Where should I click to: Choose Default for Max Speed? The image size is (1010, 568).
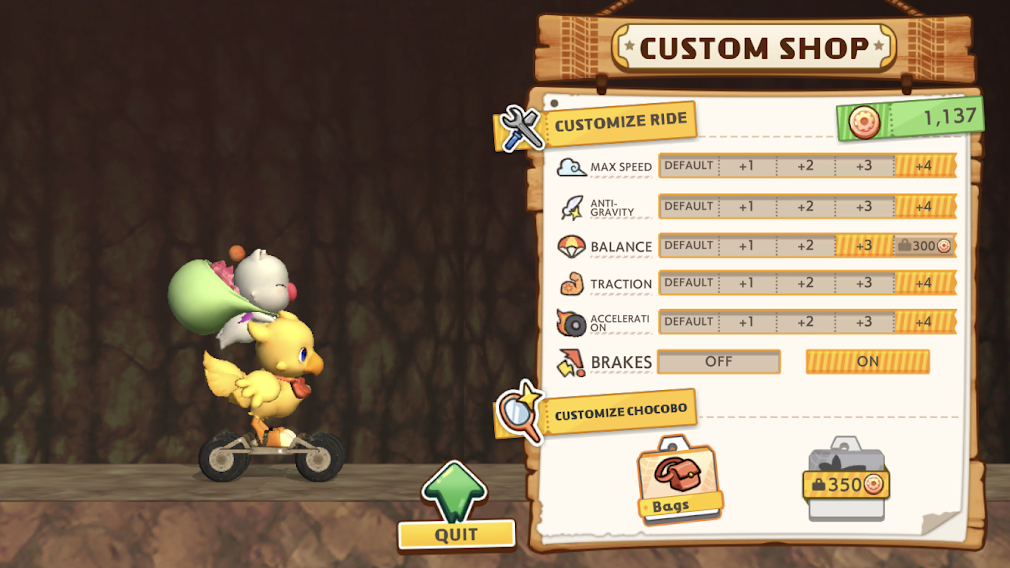tap(689, 166)
